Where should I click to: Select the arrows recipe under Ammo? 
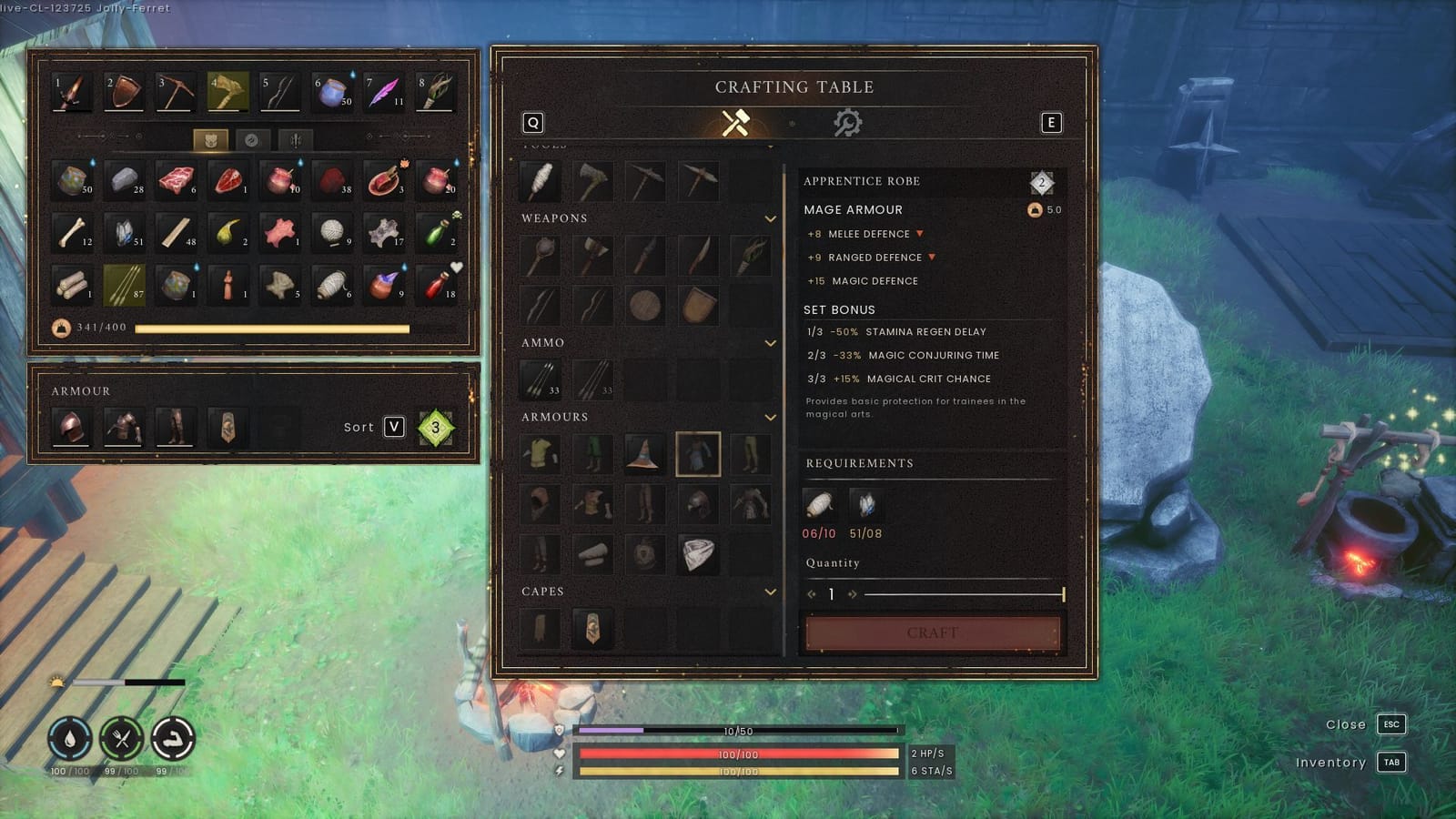point(539,378)
